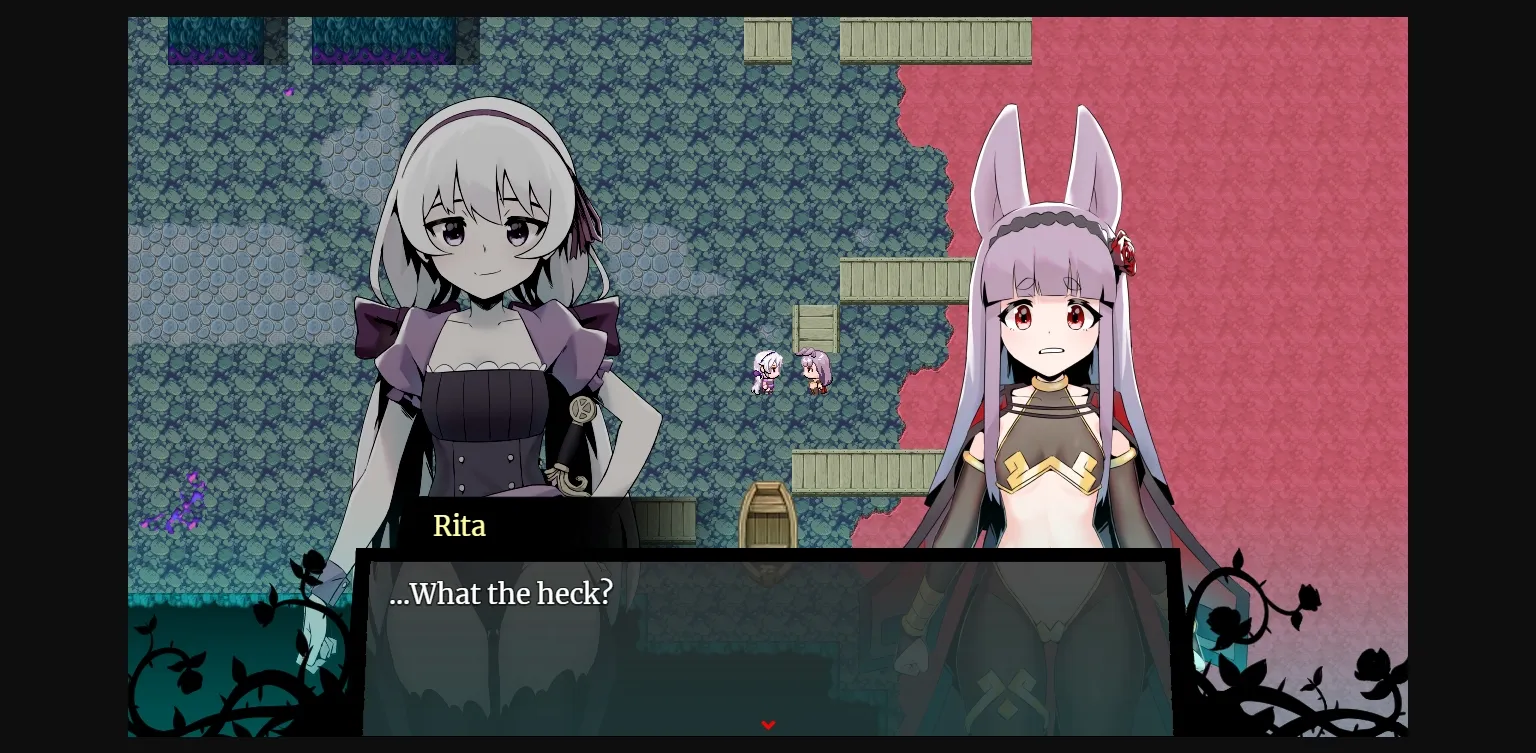This screenshot has height=753, width=1536.
Task: Click the Rita name label above the dialogue
Action: (459, 526)
